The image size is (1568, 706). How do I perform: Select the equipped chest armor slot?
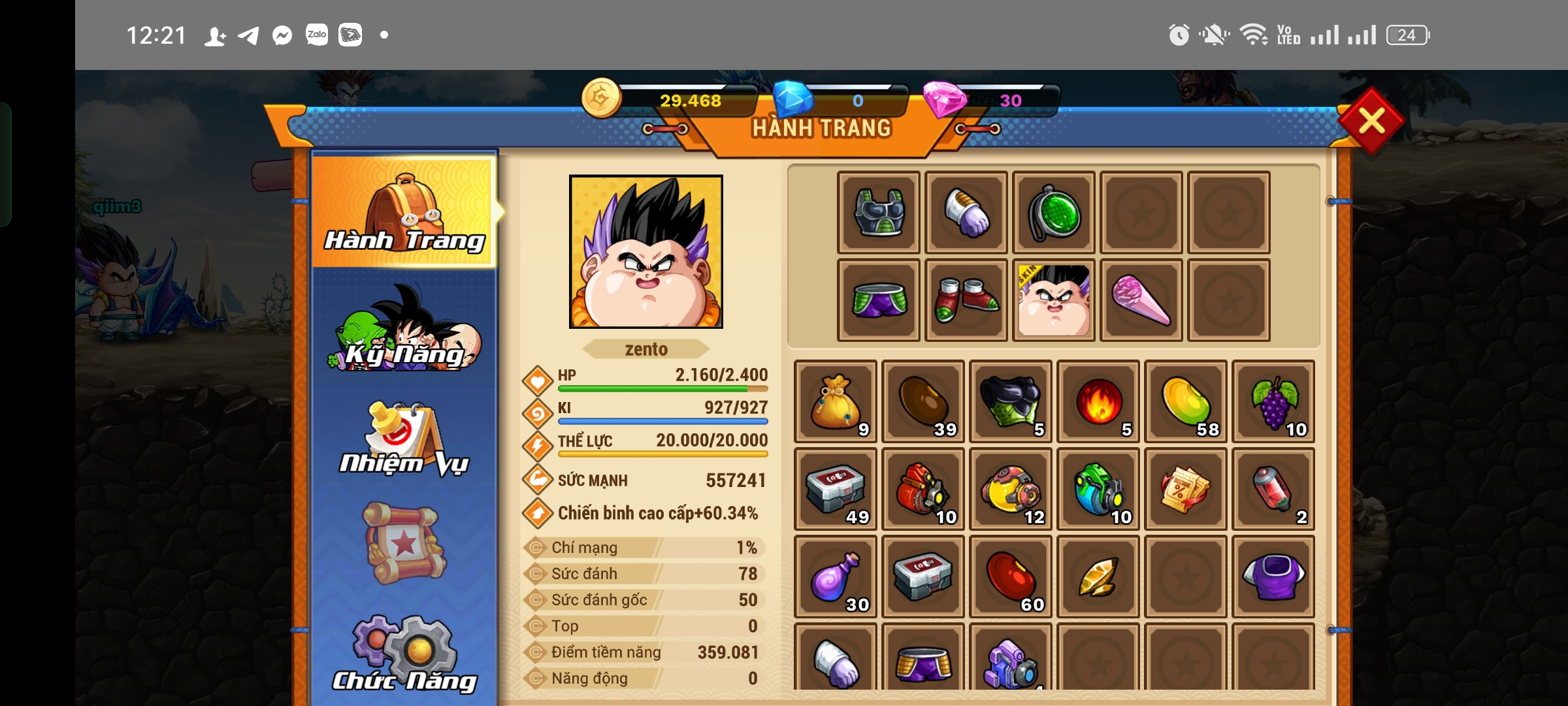[879, 212]
